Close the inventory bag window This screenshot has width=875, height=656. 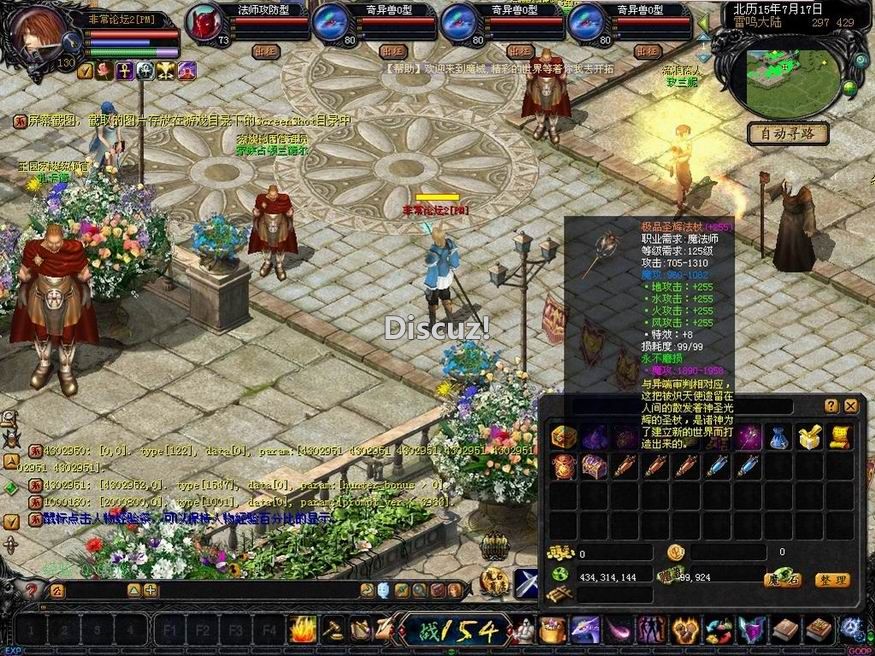pyautogui.click(x=850, y=406)
